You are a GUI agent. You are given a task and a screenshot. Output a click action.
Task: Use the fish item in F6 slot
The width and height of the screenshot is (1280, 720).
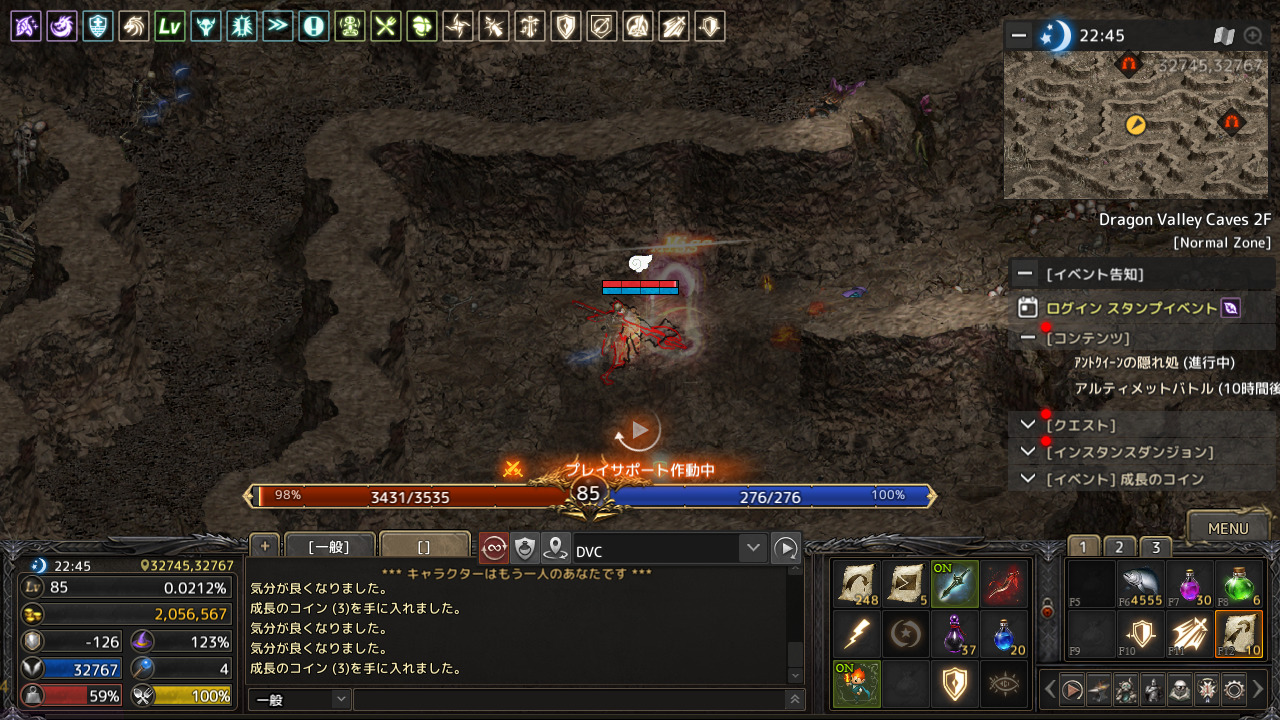pos(1139,583)
